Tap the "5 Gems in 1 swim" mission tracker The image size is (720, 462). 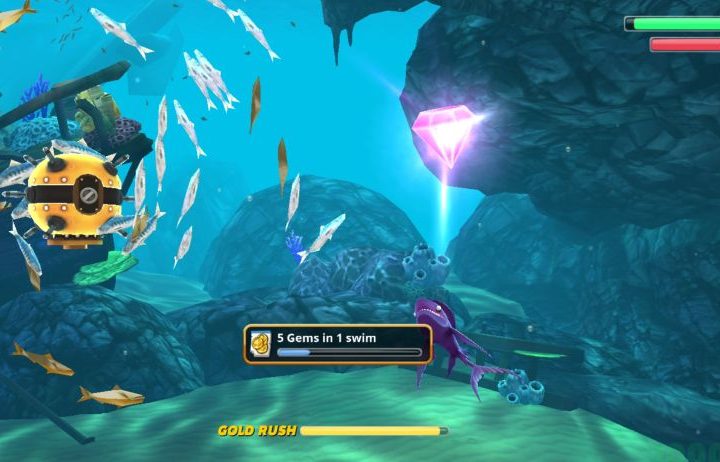pos(338,343)
